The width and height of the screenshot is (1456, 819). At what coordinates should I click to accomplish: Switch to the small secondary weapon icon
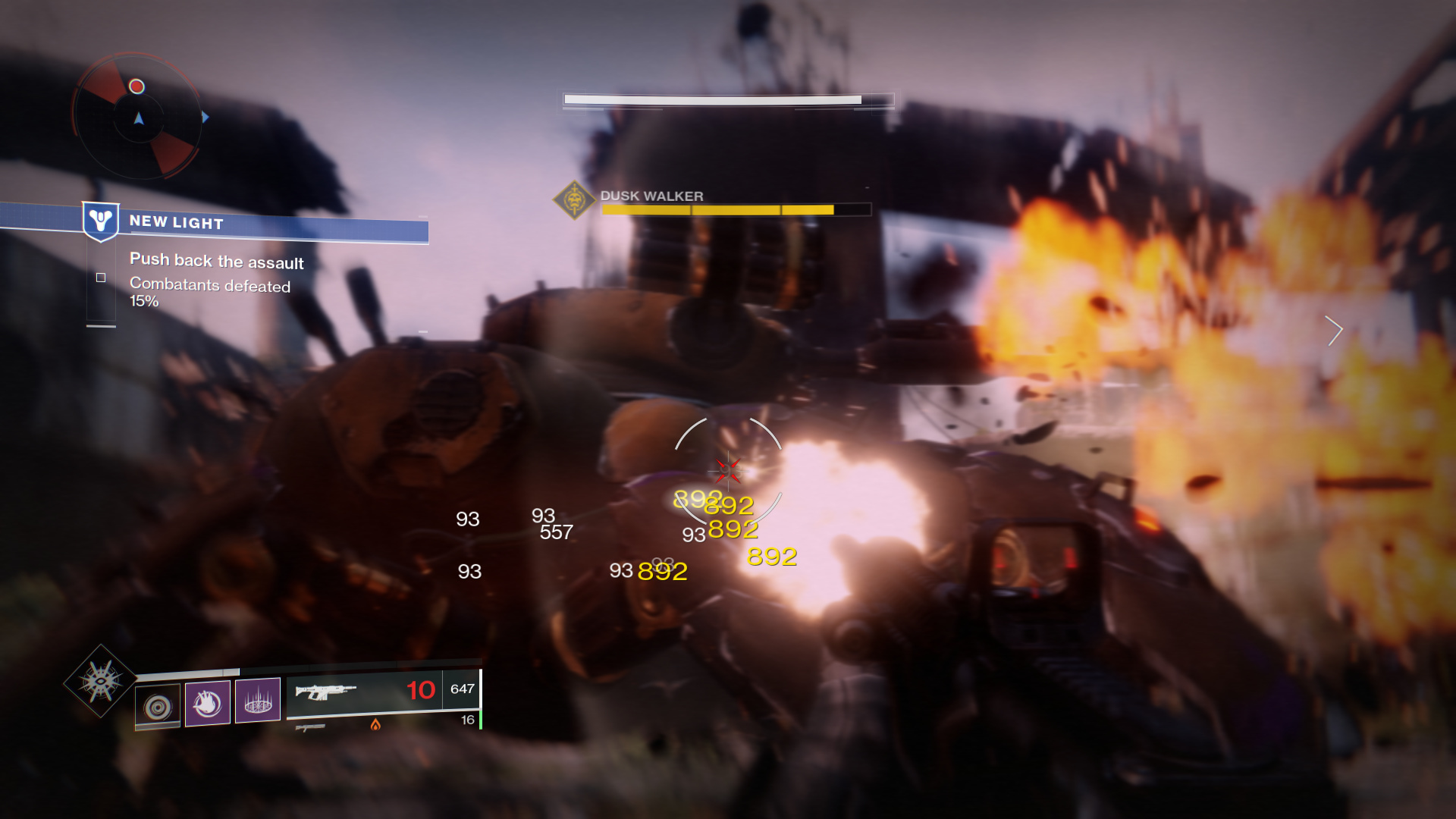309,728
